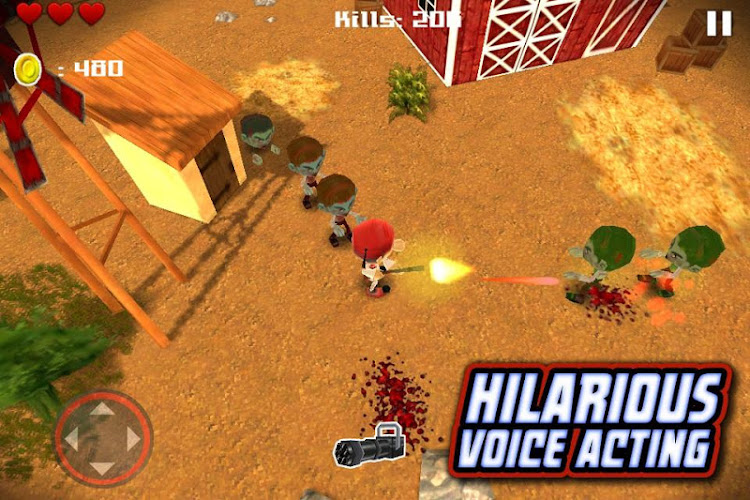This screenshot has height=500, width=750.
Task: Pause the game with the pause button
Action: click(x=719, y=24)
